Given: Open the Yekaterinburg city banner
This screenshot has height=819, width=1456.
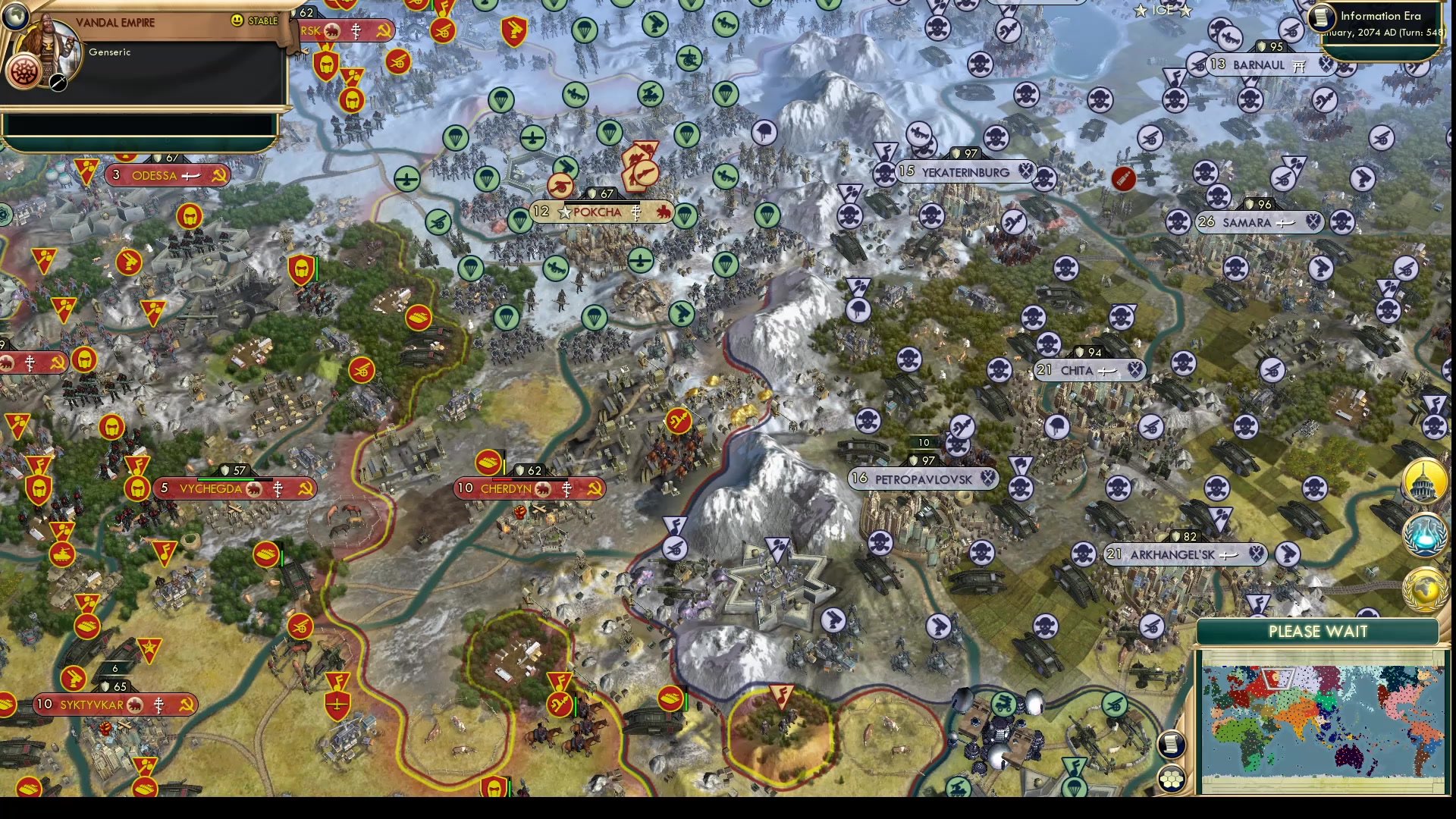Looking at the screenshot, I should coord(965,172).
